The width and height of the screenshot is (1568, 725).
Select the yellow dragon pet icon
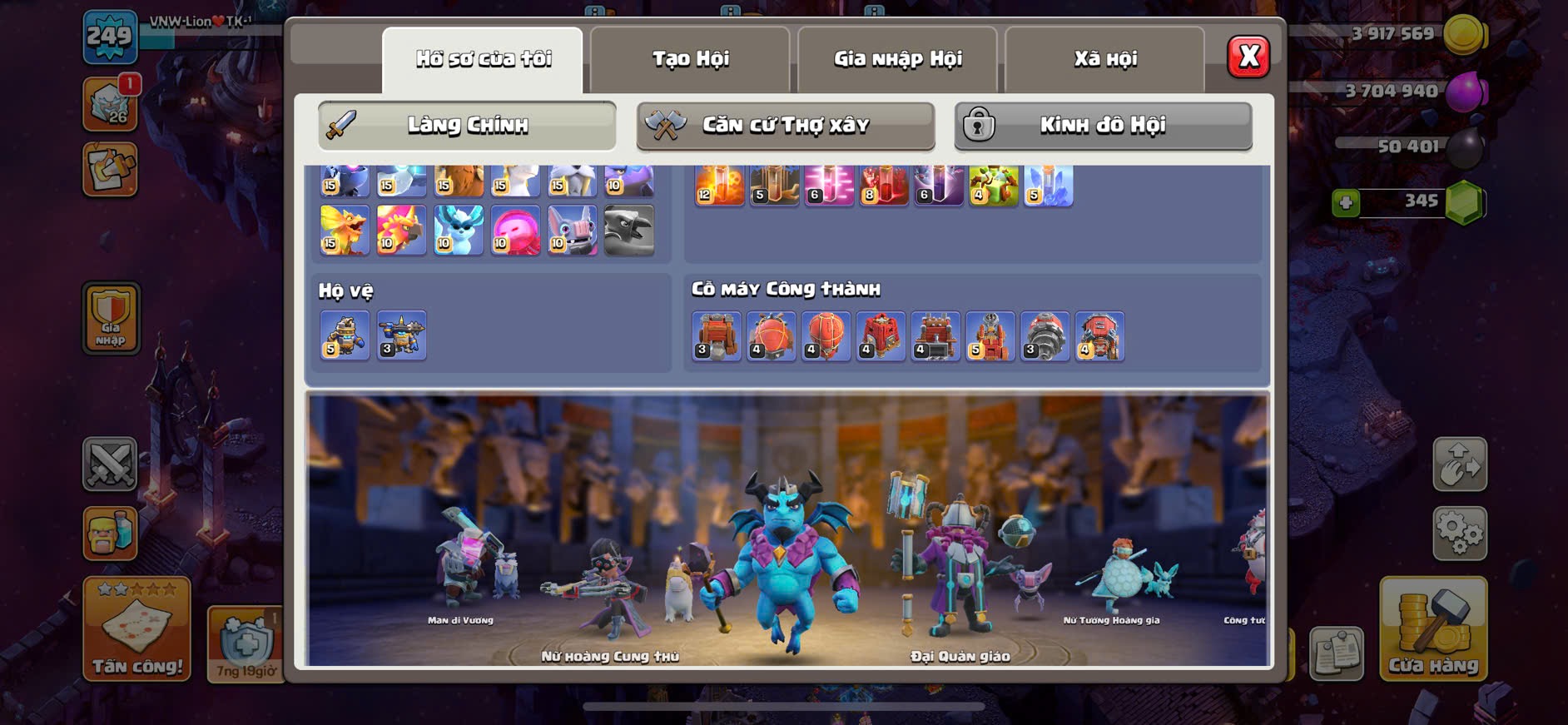(344, 230)
